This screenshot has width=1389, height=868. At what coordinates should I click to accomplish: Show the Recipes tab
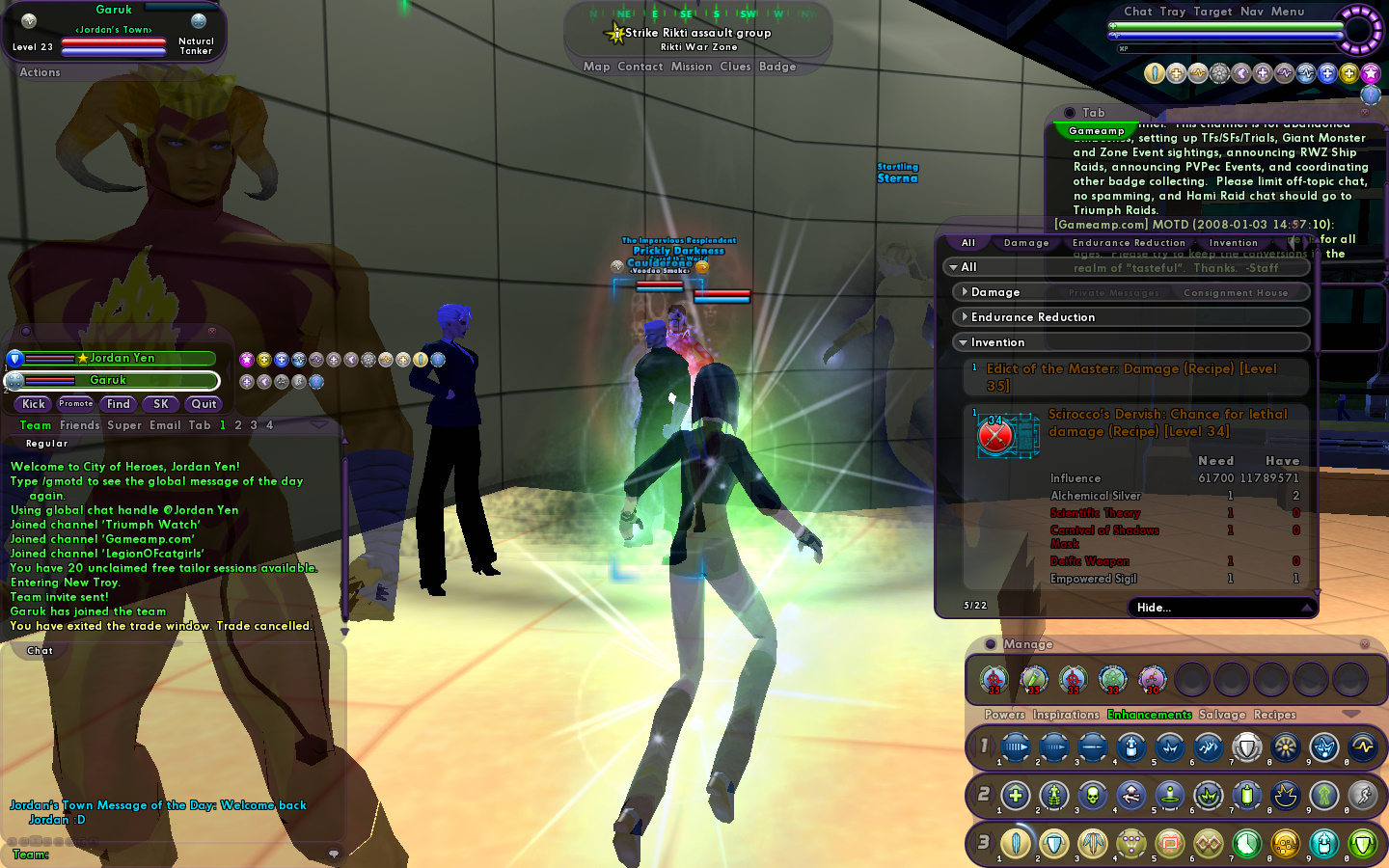point(1274,715)
